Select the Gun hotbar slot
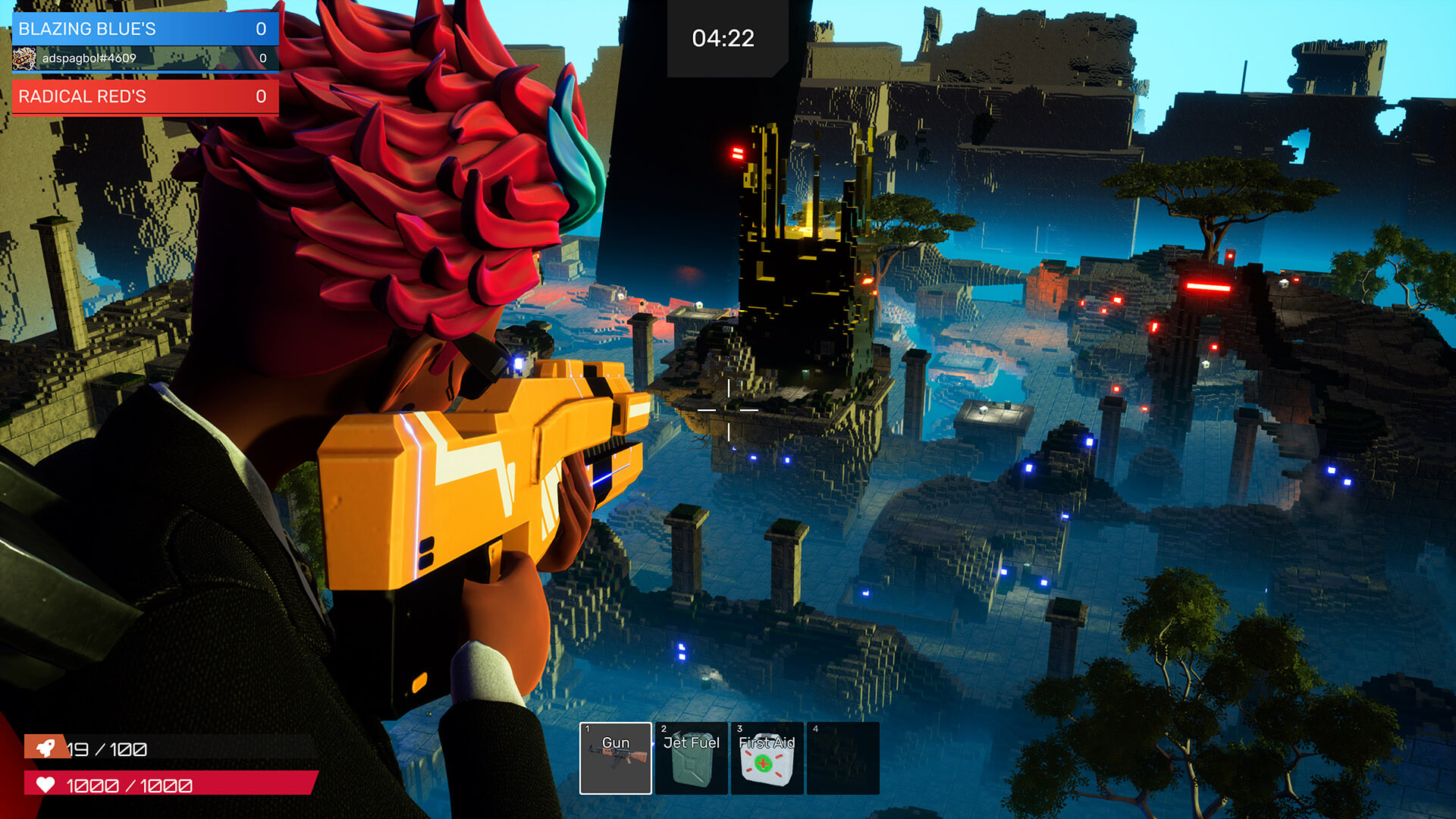This screenshot has width=1456, height=819. [x=615, y=758]
